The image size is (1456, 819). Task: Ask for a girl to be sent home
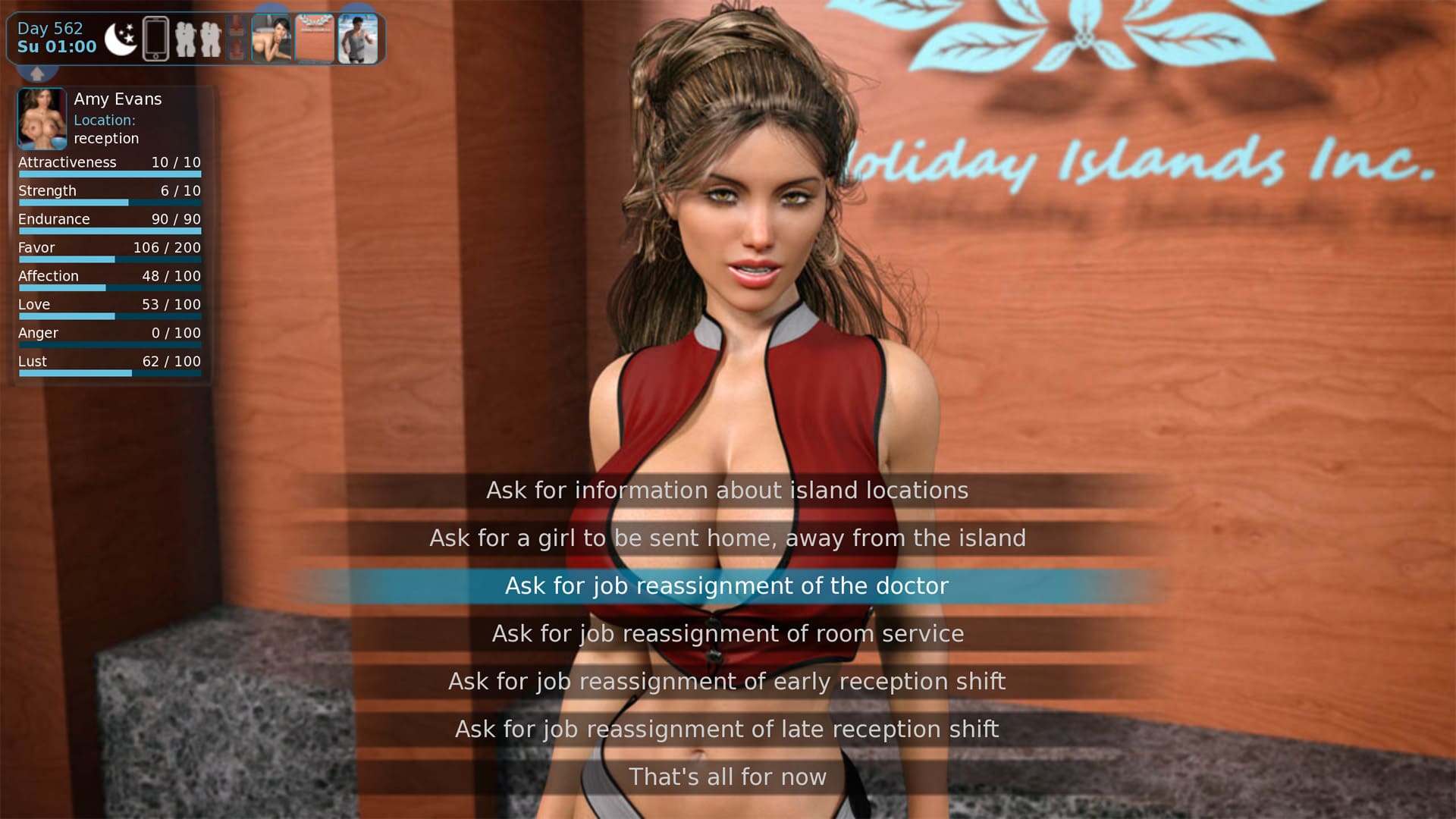point(727,538)
